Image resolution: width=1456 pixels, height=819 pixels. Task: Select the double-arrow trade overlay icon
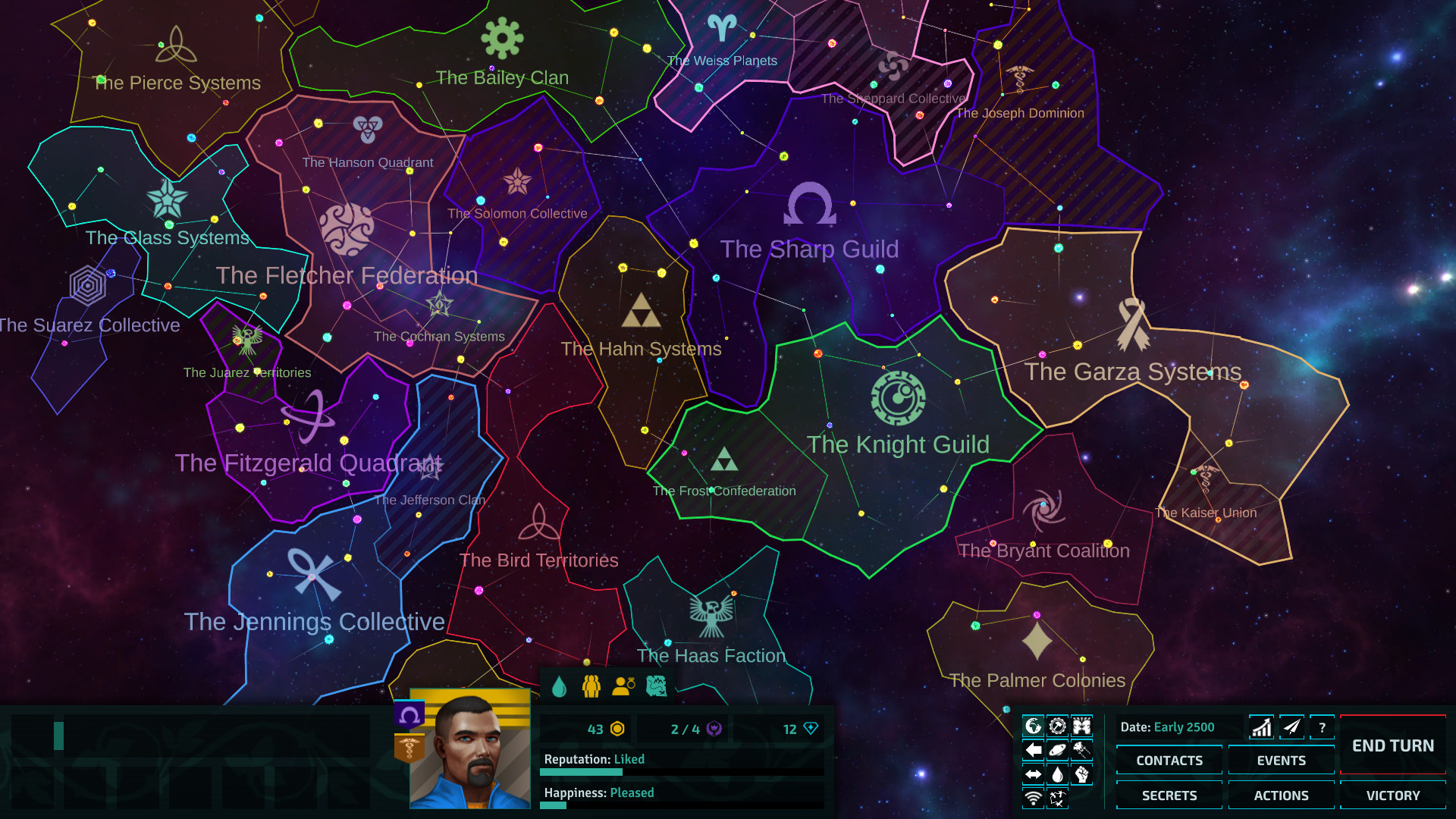(1033, 773)
